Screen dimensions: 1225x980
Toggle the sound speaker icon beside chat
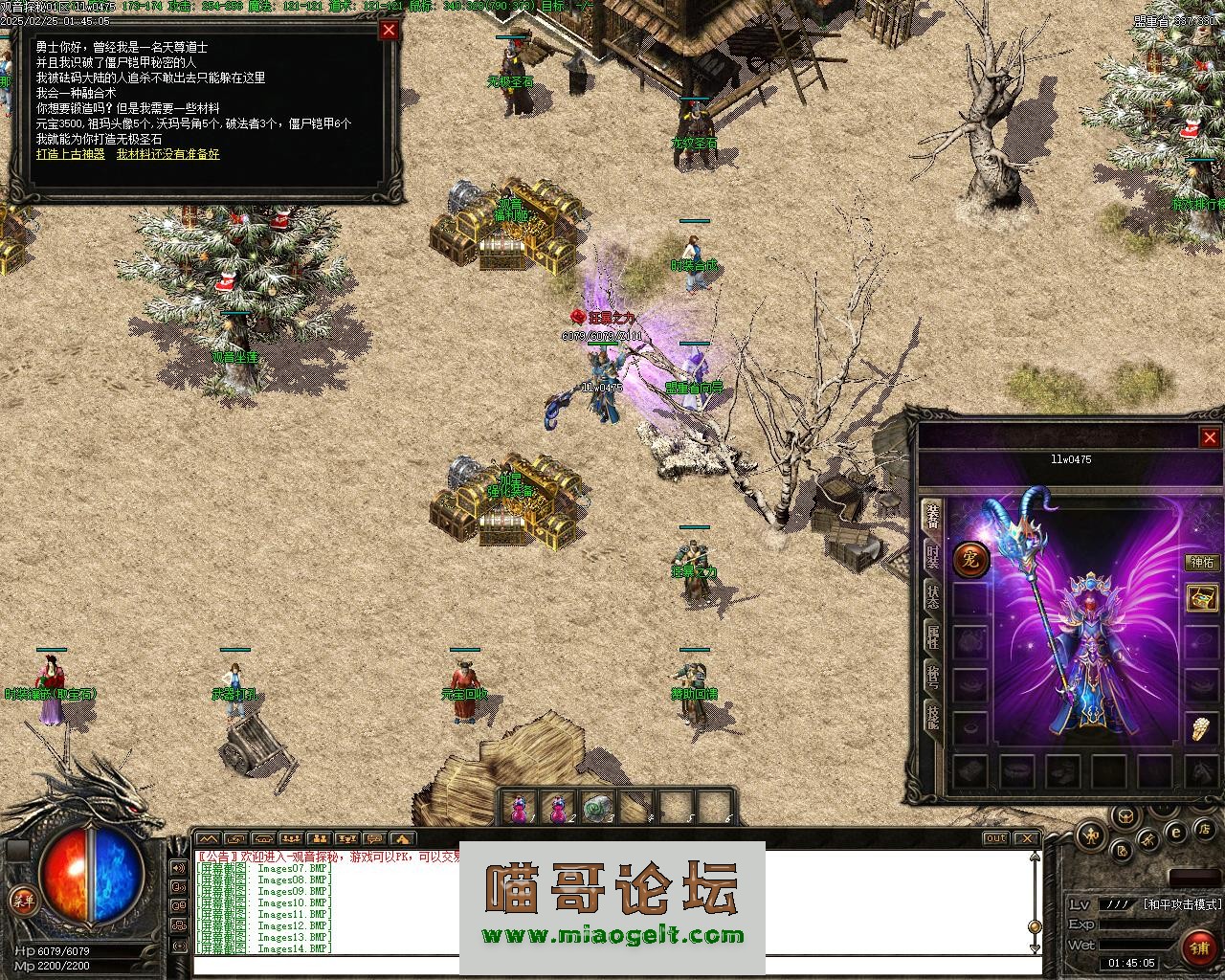pos(178,869)
